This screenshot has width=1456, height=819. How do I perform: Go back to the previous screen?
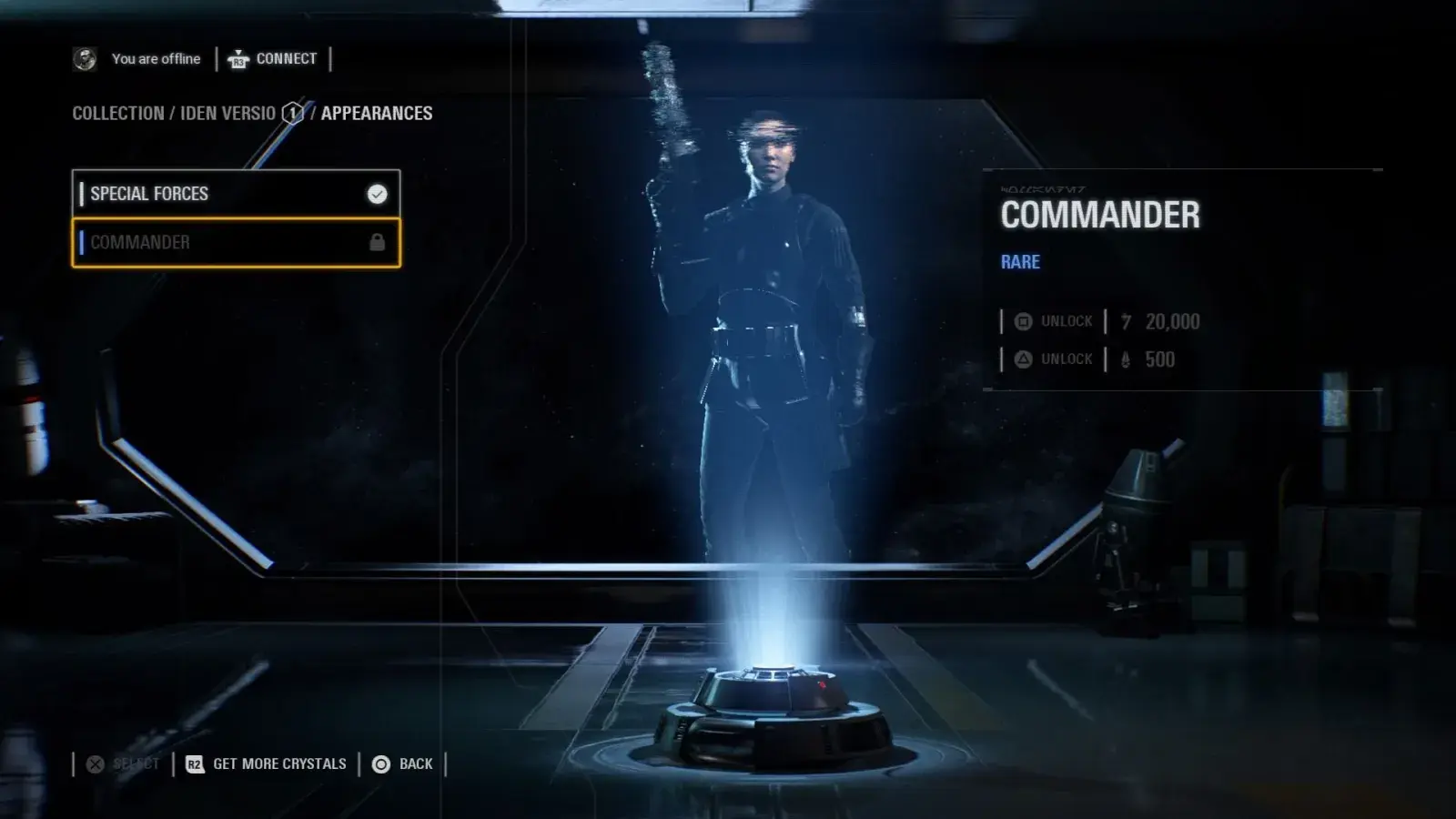(403, 764)
